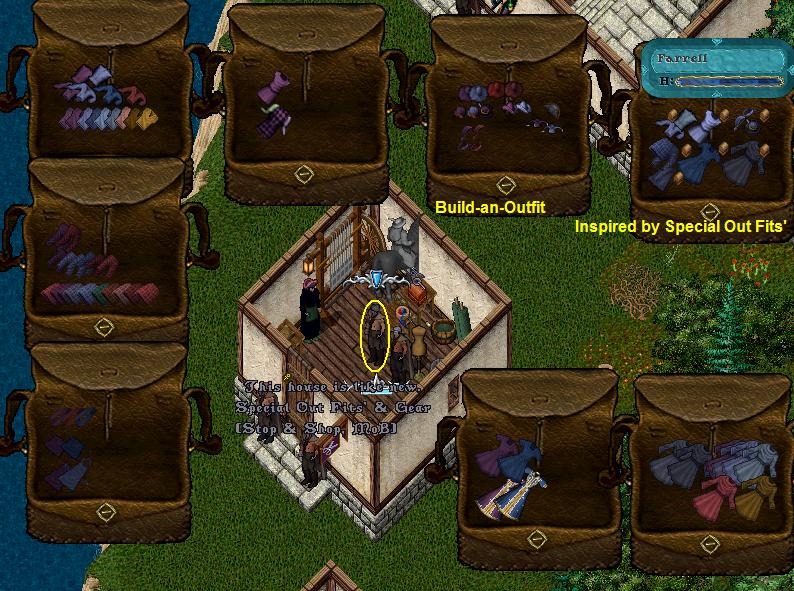This screenshot has width=794, height=591.
Task: Minimize the bag holding the plaid kilt
Action: pos(306,175)
